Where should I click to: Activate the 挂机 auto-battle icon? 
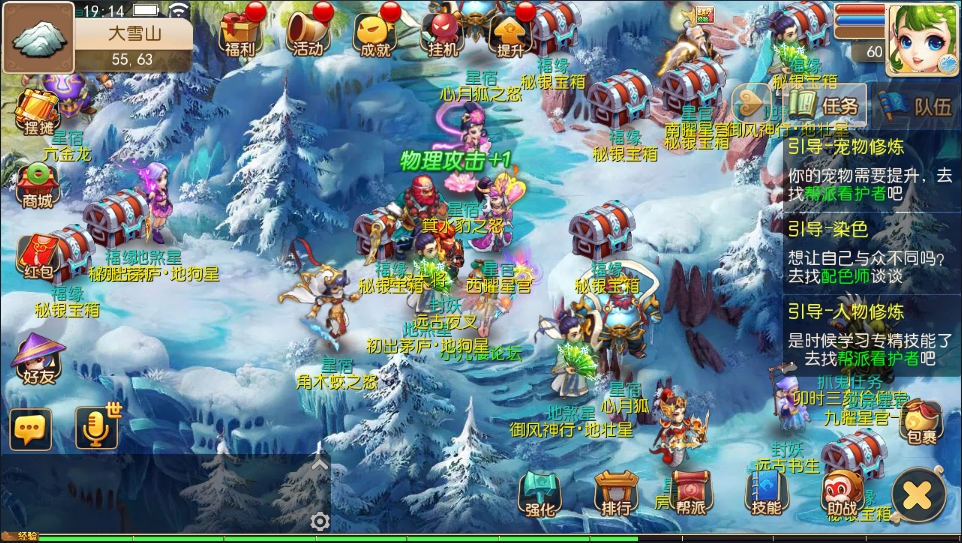click(442, 31)
